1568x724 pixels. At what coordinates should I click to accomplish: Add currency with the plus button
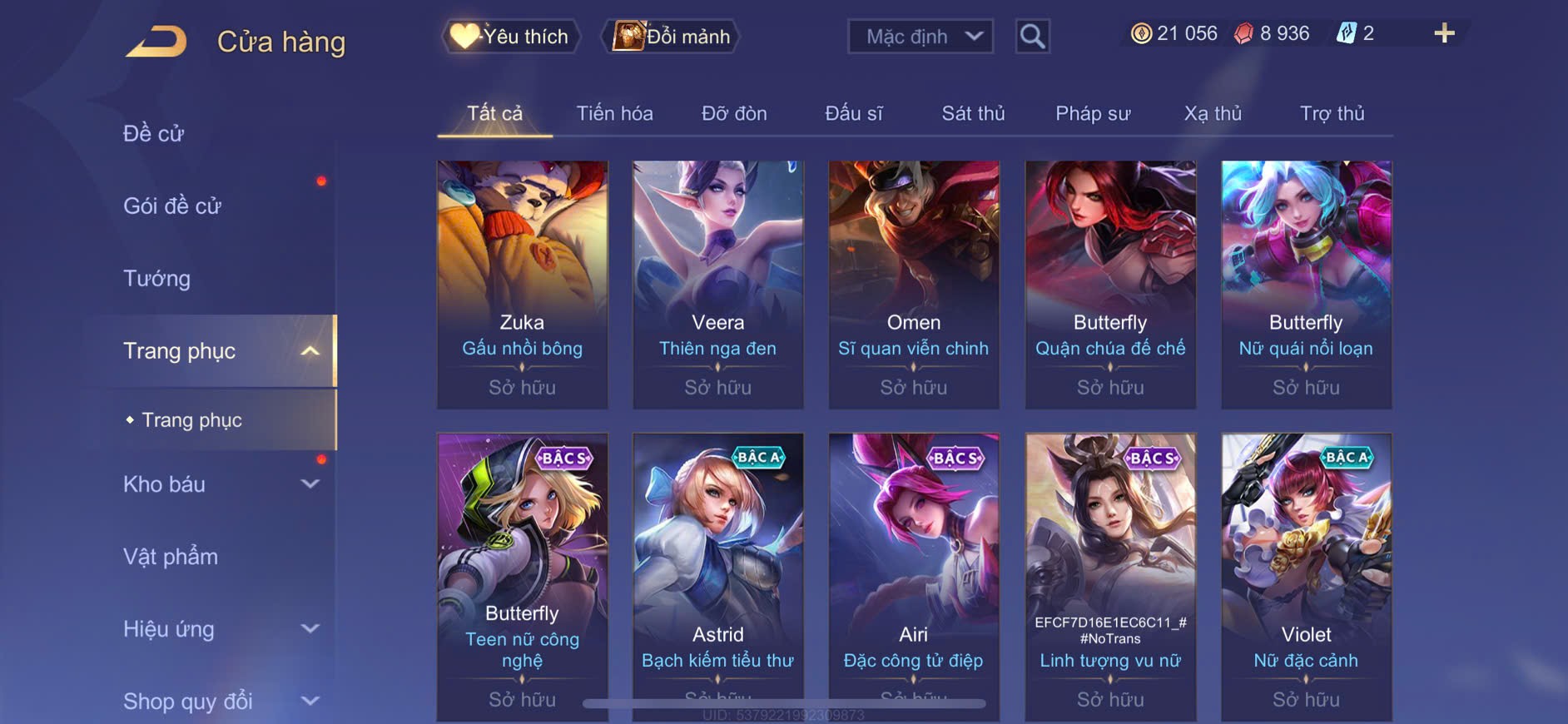1444,34
